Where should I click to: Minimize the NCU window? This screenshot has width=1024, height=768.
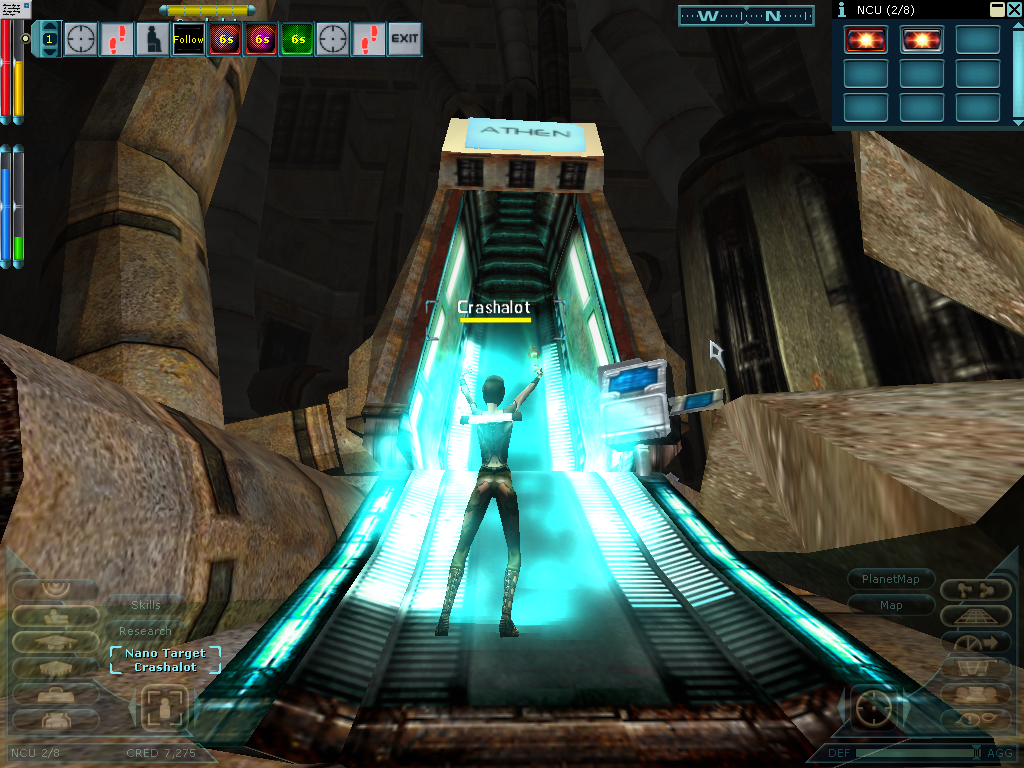tap(997, 9)
